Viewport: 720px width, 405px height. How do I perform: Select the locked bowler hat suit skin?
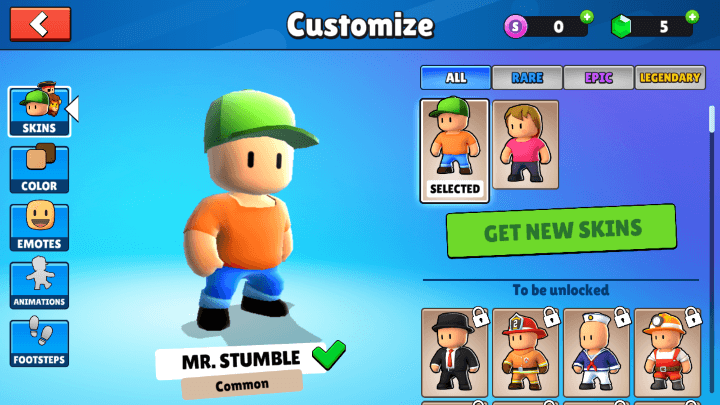(455, 352)
